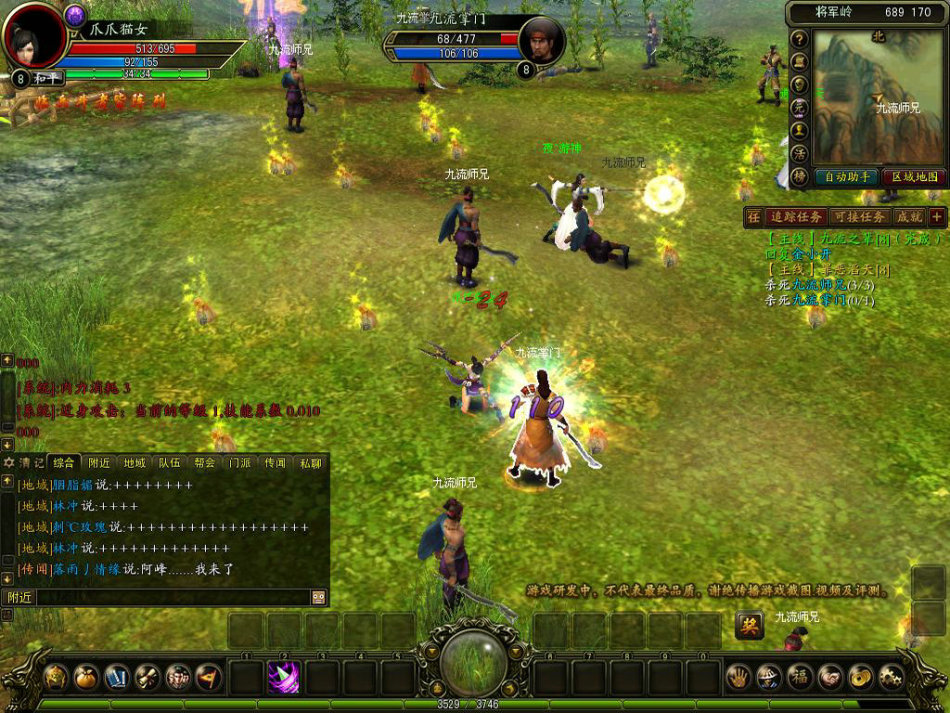Select the 九流掌门 target portrait

[543, 40]
